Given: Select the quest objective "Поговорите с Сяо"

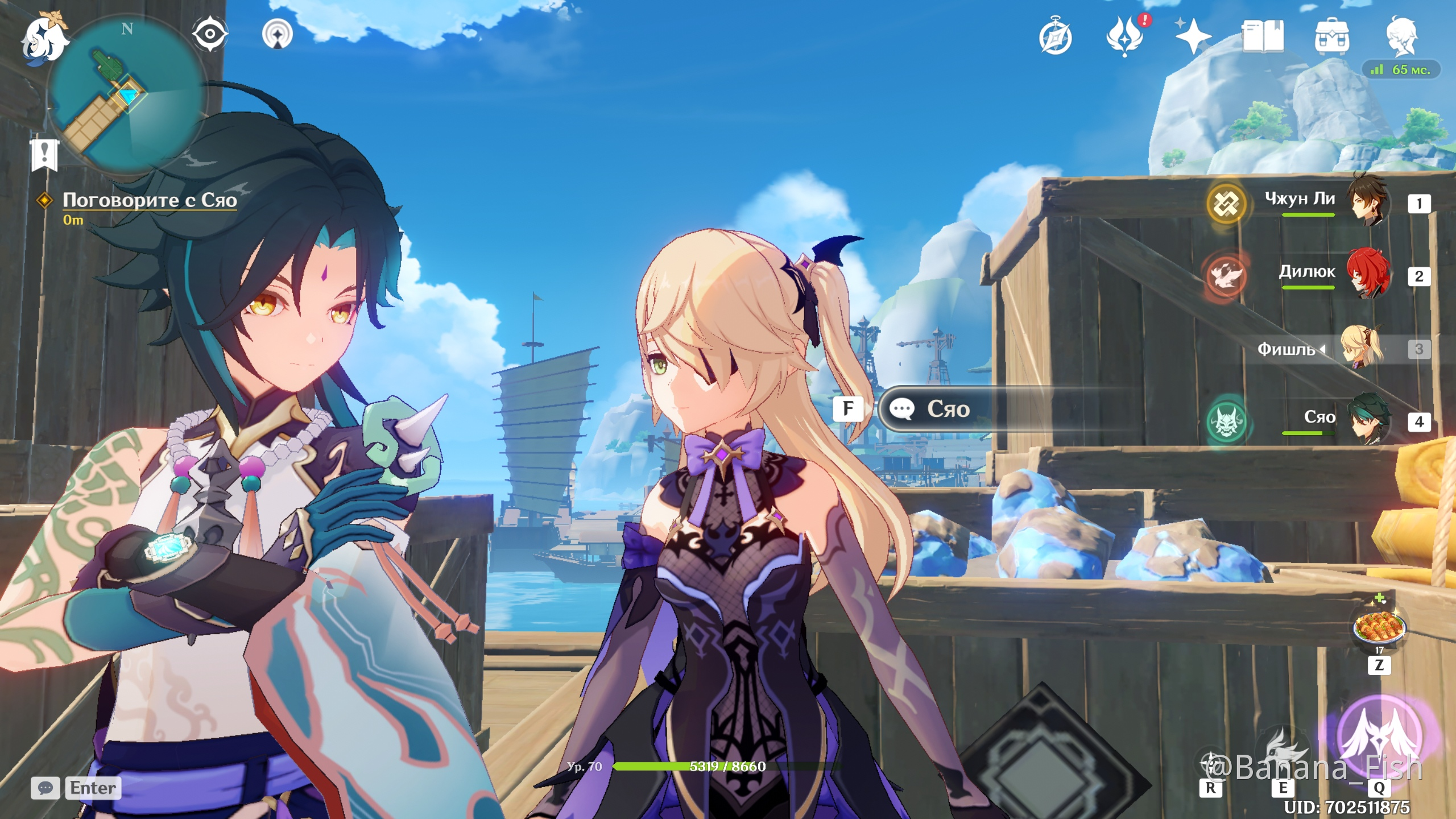Looking at the screenshot, I should click(x=149, y=200).
